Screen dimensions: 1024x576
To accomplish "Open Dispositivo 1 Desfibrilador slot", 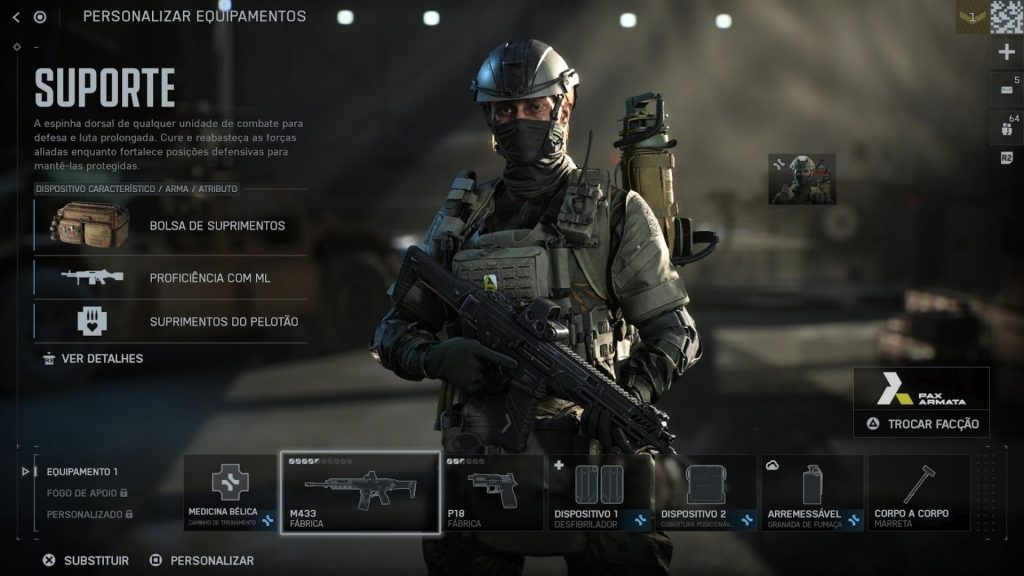I will click(600, 493).
